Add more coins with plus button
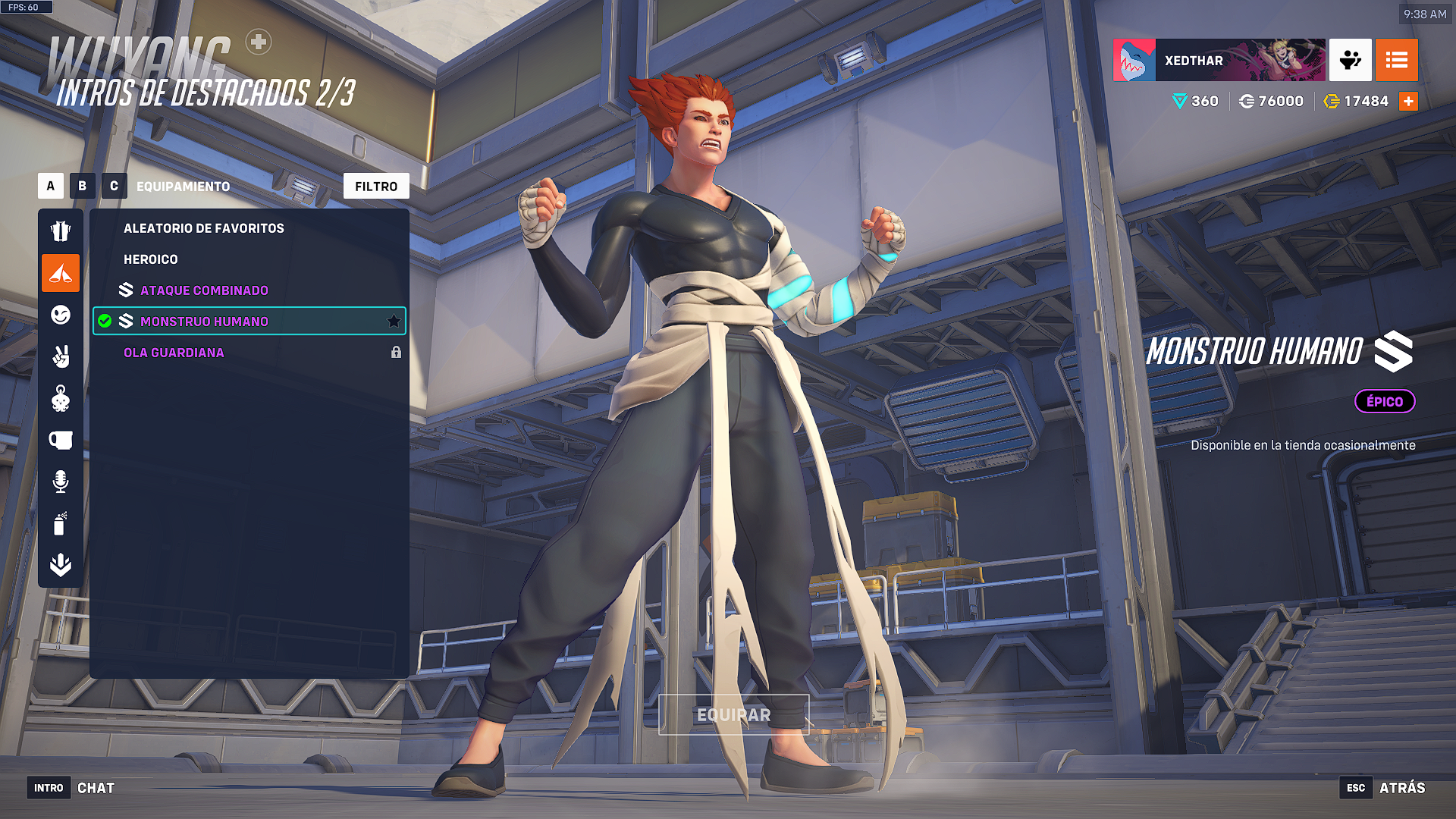 1408,102
